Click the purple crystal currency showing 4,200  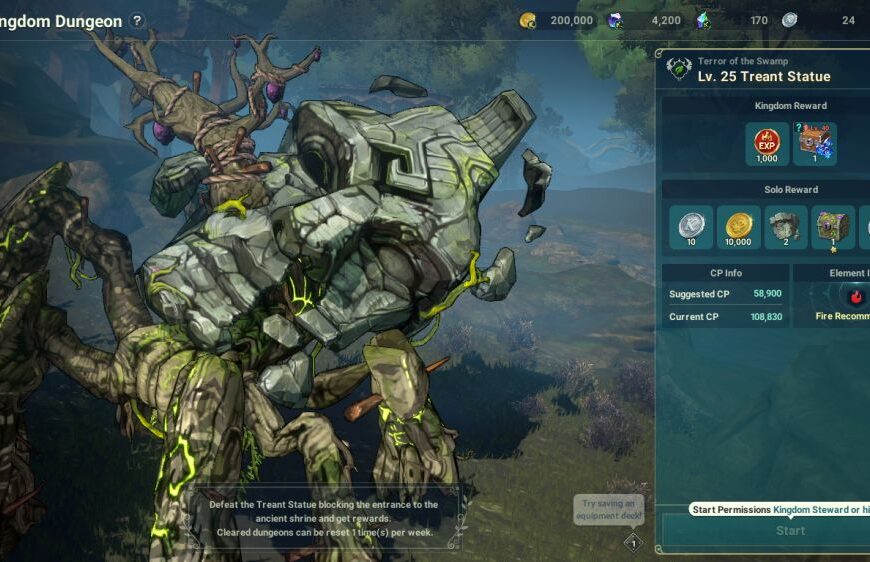[x=615, y=20]
